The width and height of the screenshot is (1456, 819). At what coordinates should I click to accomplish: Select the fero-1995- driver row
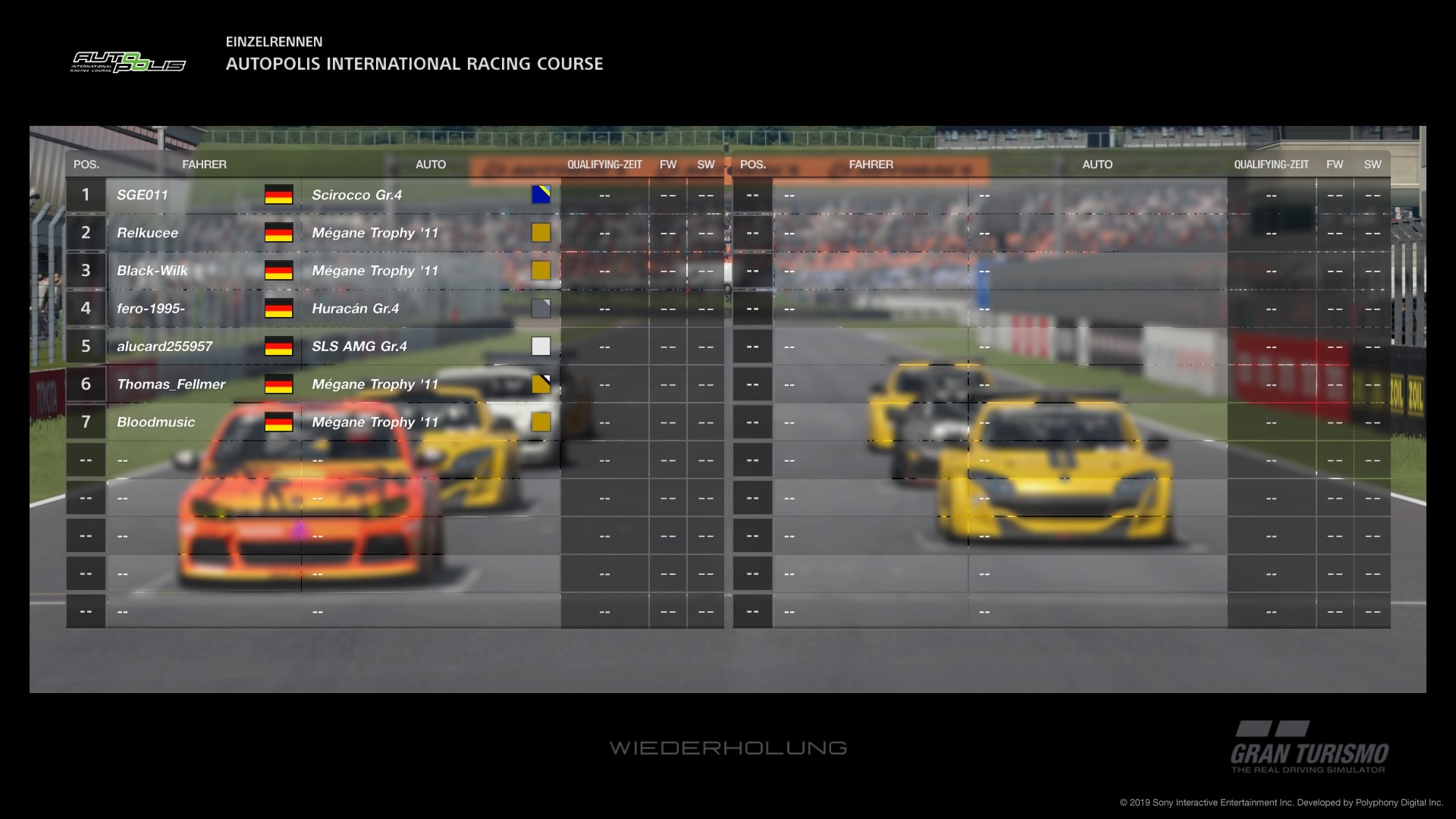pyautogui.click(x=151, y=309)
